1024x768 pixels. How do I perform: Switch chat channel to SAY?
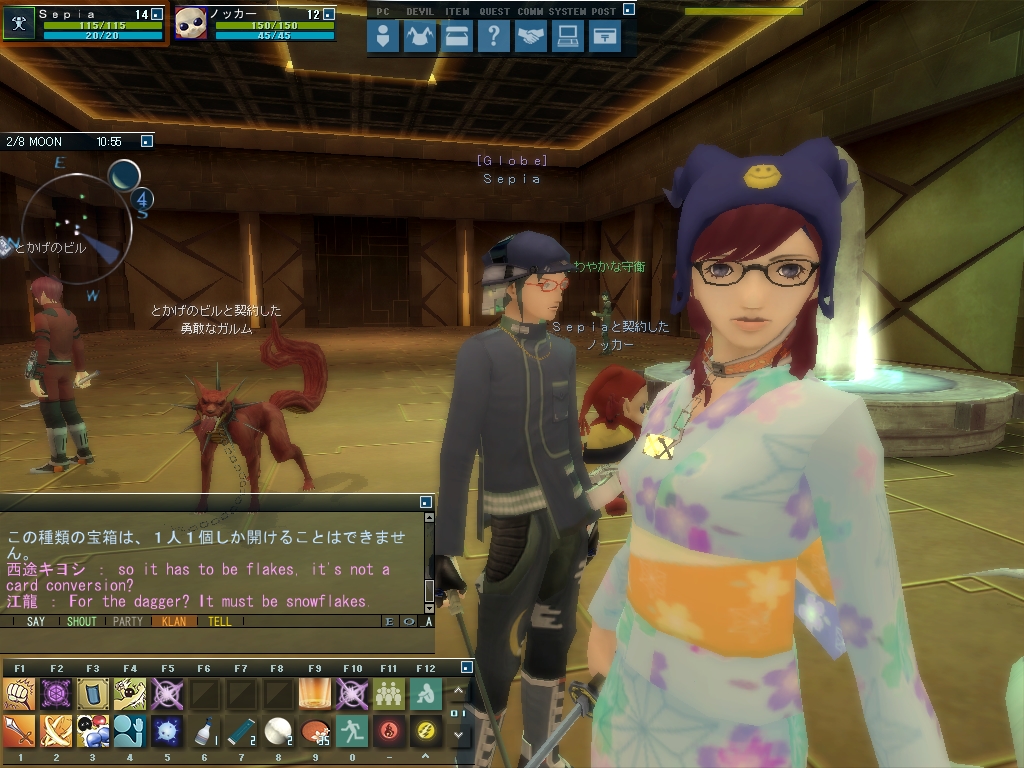[x=36, y=621]
